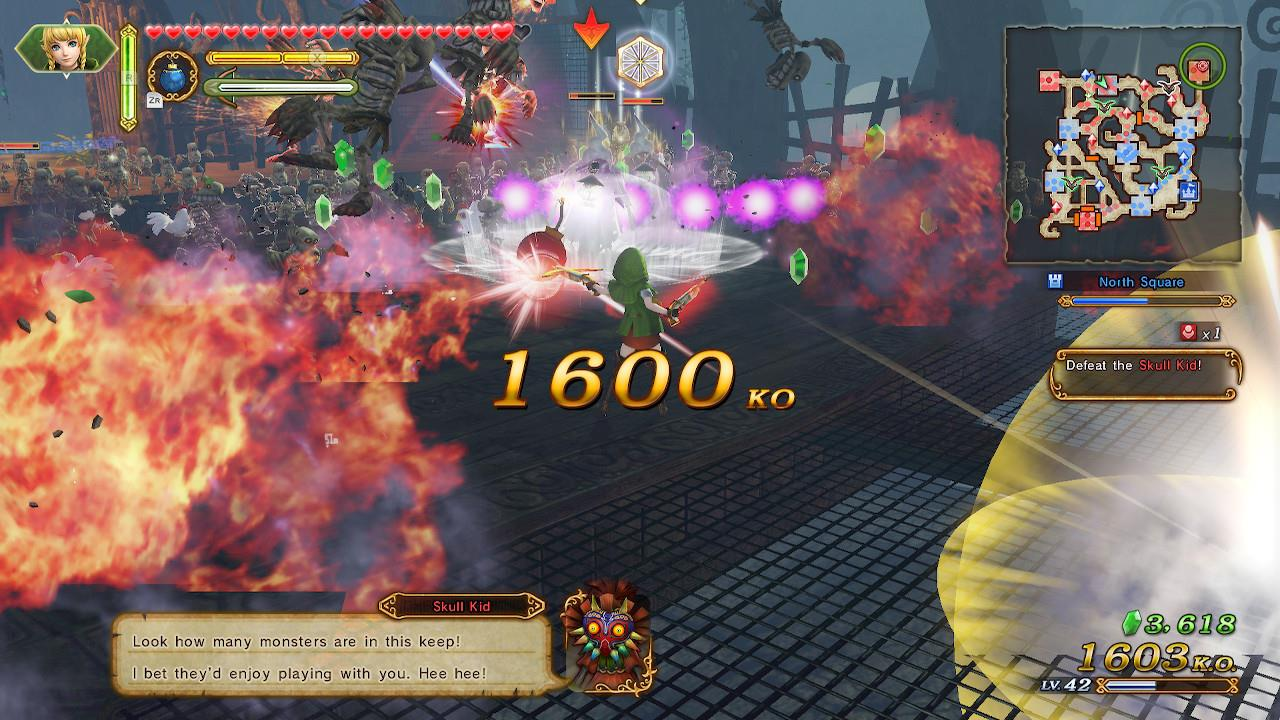Open the battlefield minimap
Image resolution: width=1280 pixels, height=720 pixels.
(1123, 145)
